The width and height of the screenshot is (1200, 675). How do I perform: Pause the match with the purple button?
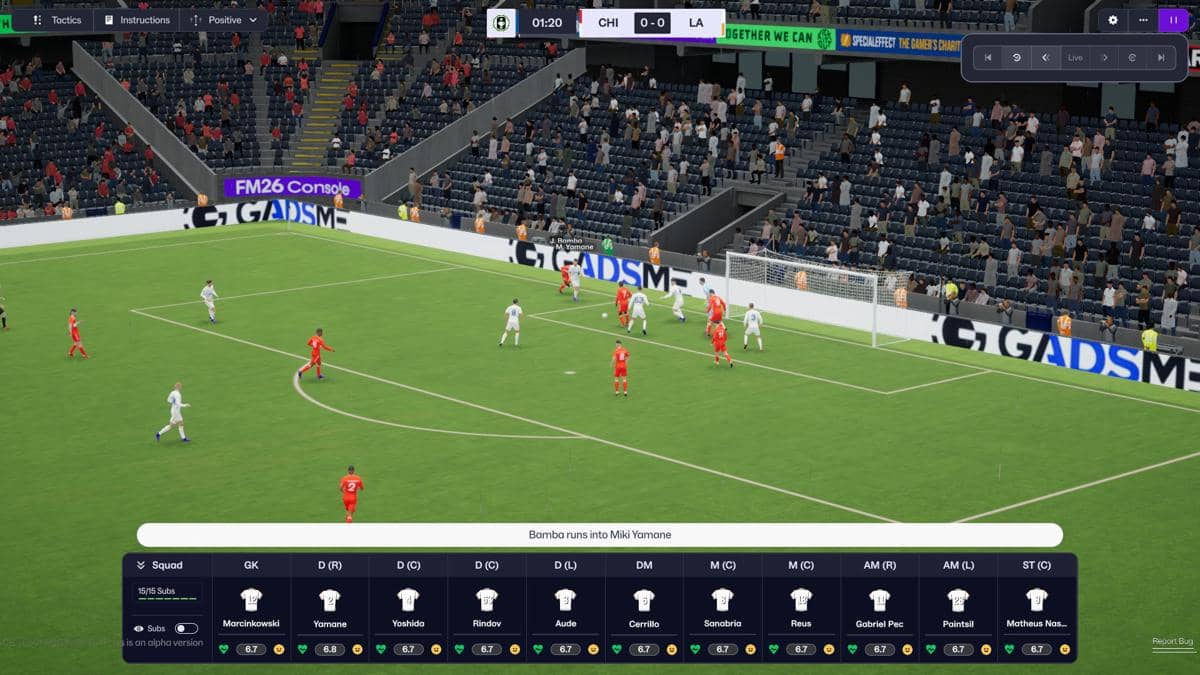coord(1173,20)
